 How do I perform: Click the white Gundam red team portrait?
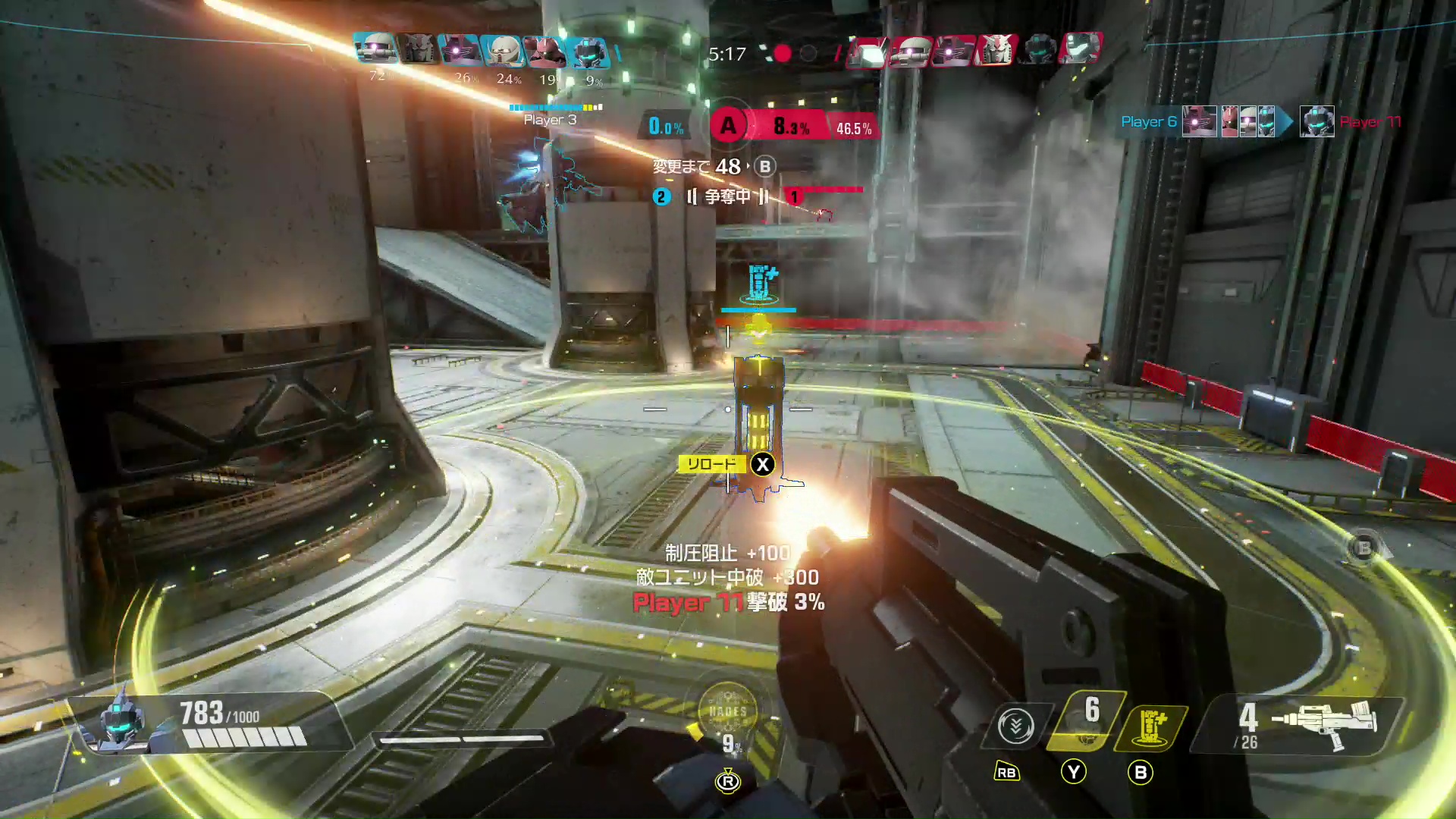[x=996, y=50]
